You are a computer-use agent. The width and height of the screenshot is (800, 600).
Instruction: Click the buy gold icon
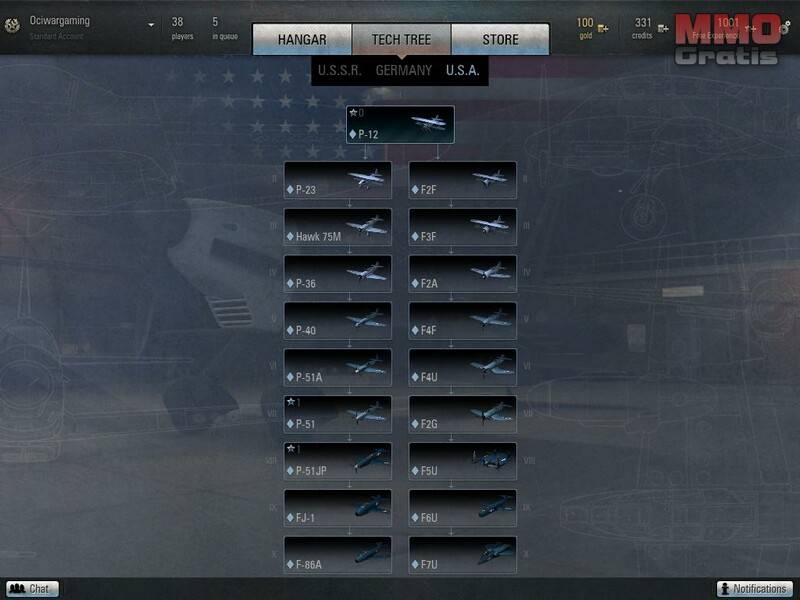coord(603,28)
